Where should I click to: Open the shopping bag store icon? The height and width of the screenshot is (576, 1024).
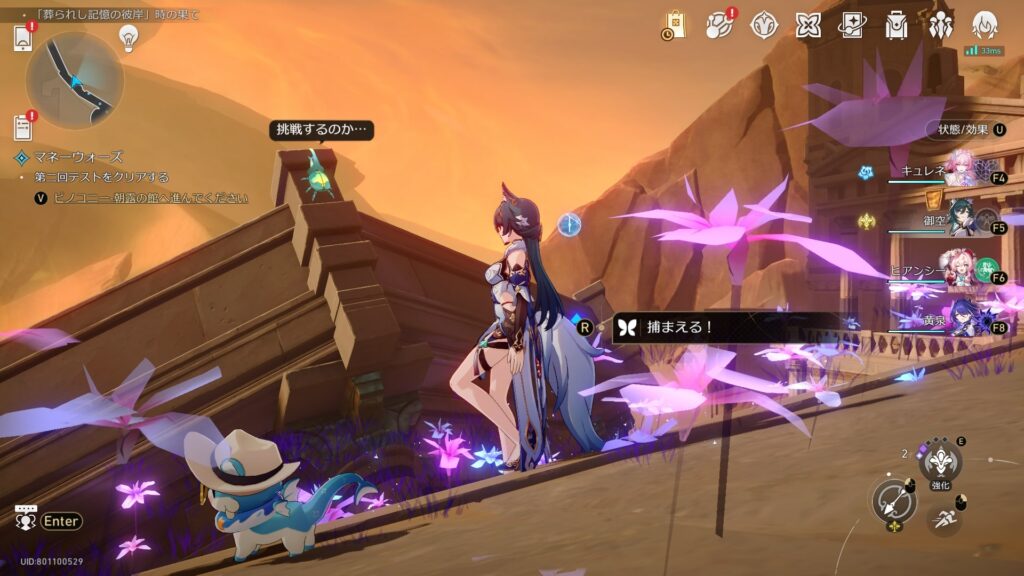674,25
